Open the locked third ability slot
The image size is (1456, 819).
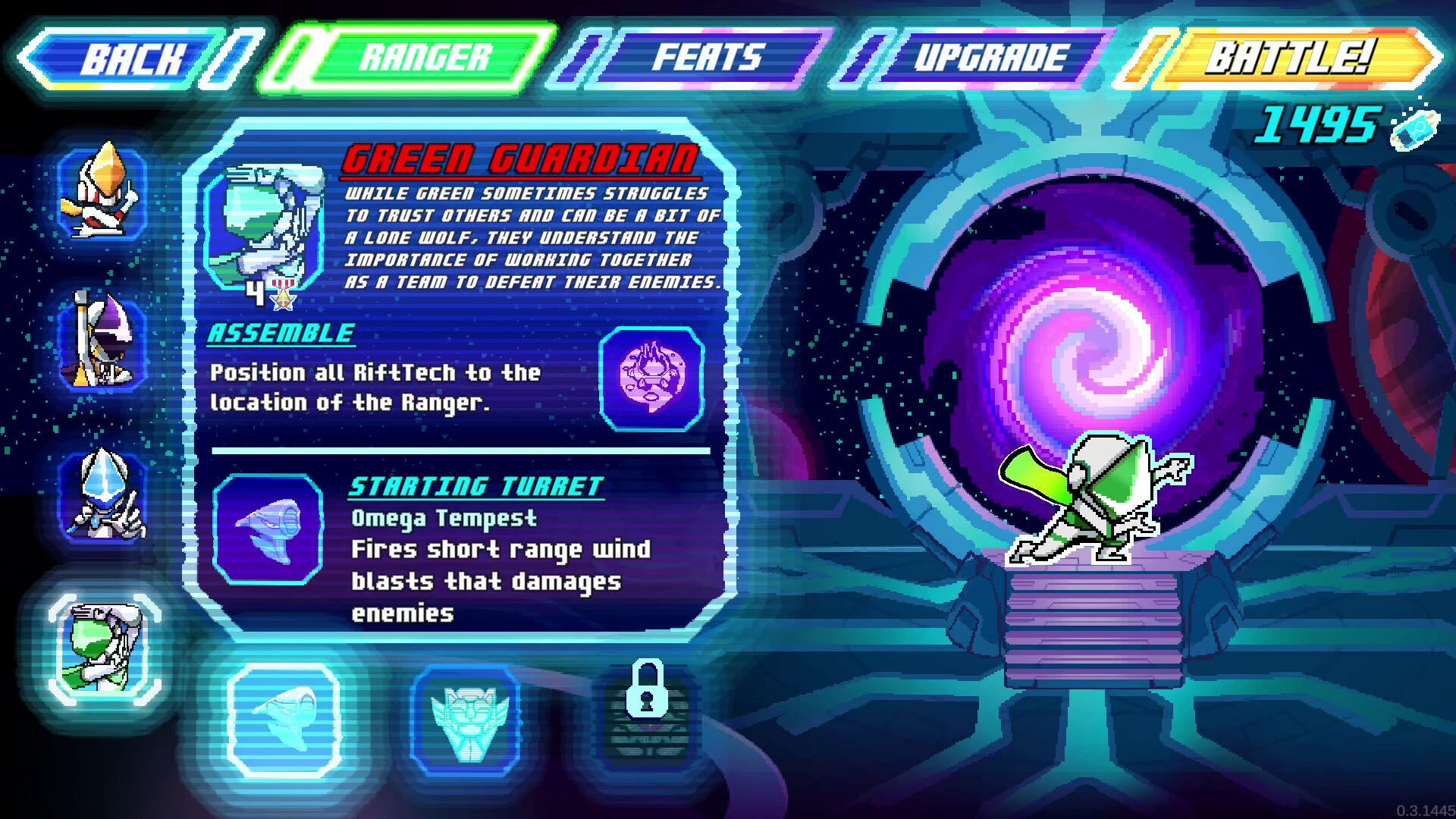648,717
